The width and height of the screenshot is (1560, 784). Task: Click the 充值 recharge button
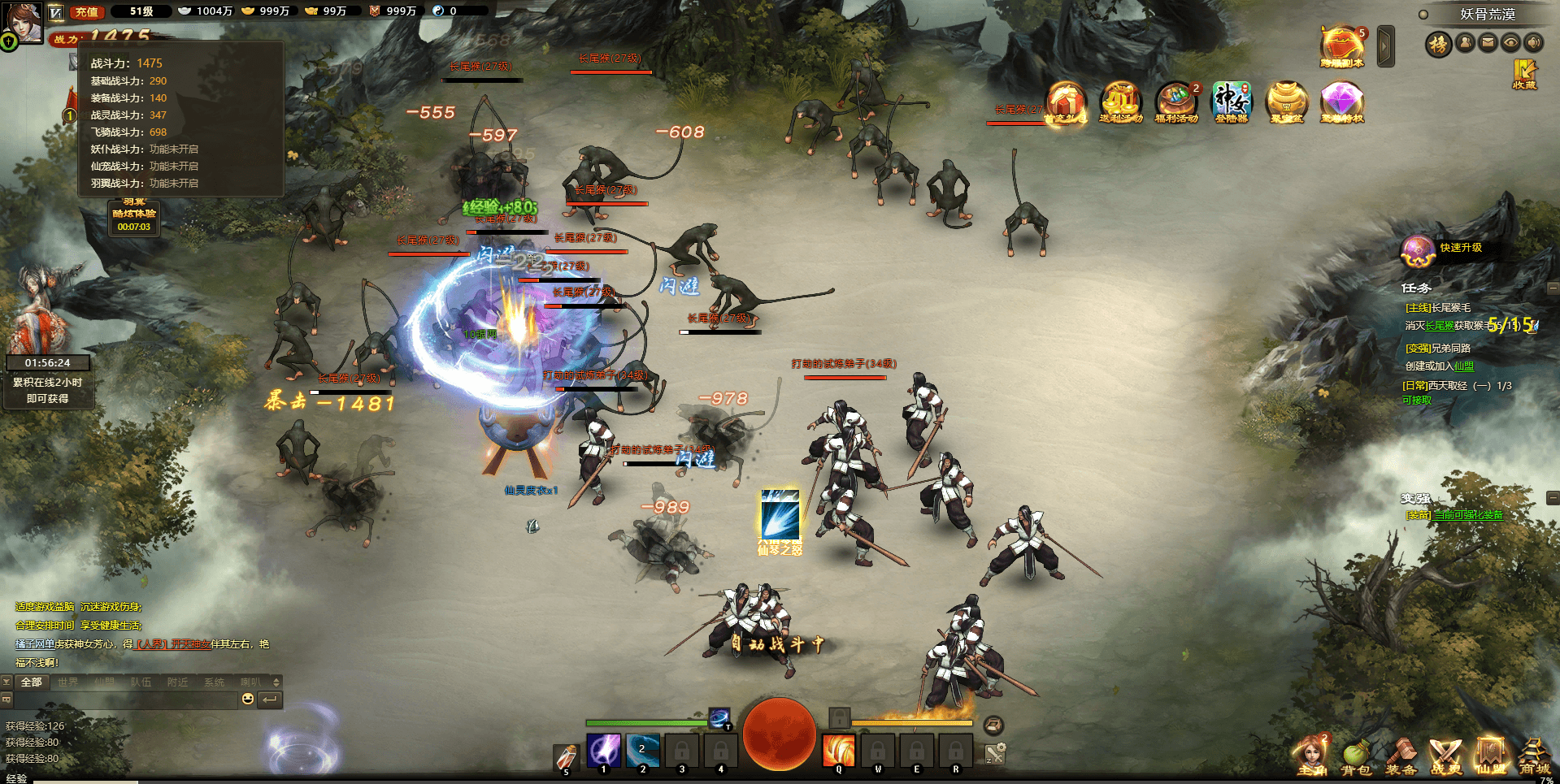[86, 11]
